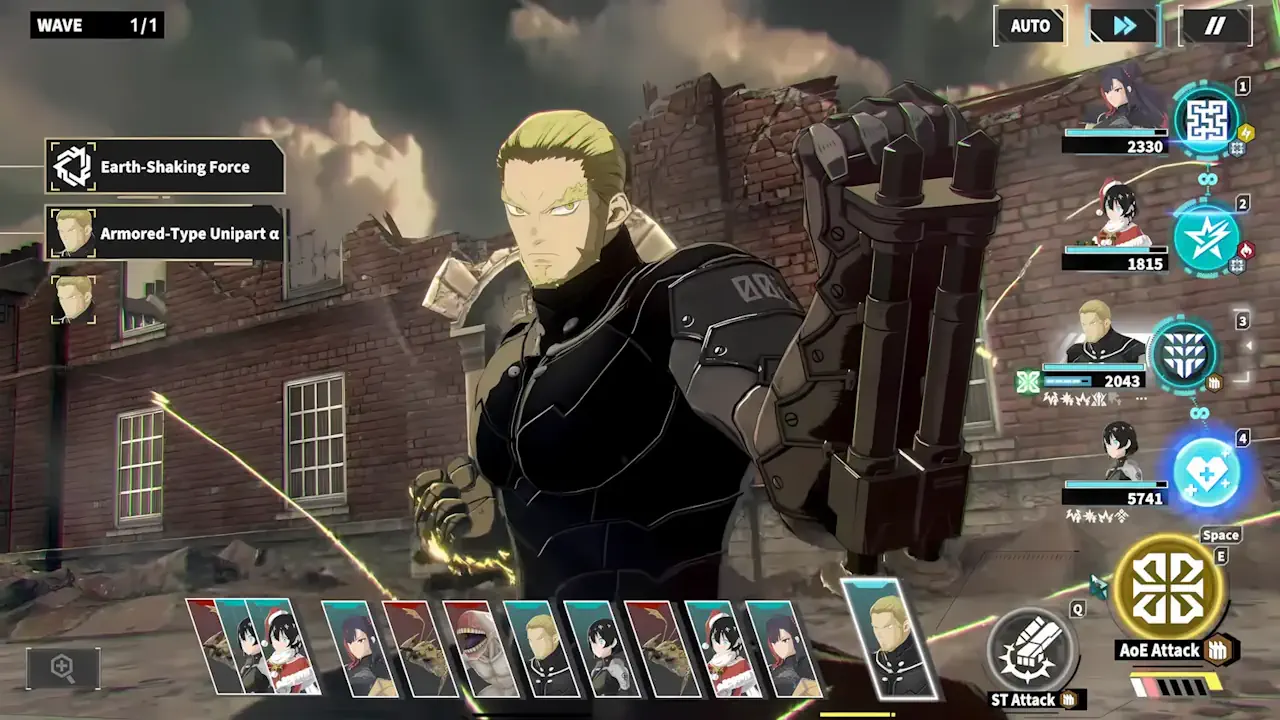Click the Q key prompt icon
The width and height of the screenshot is (1280, 720).
tap(1078, 610)
